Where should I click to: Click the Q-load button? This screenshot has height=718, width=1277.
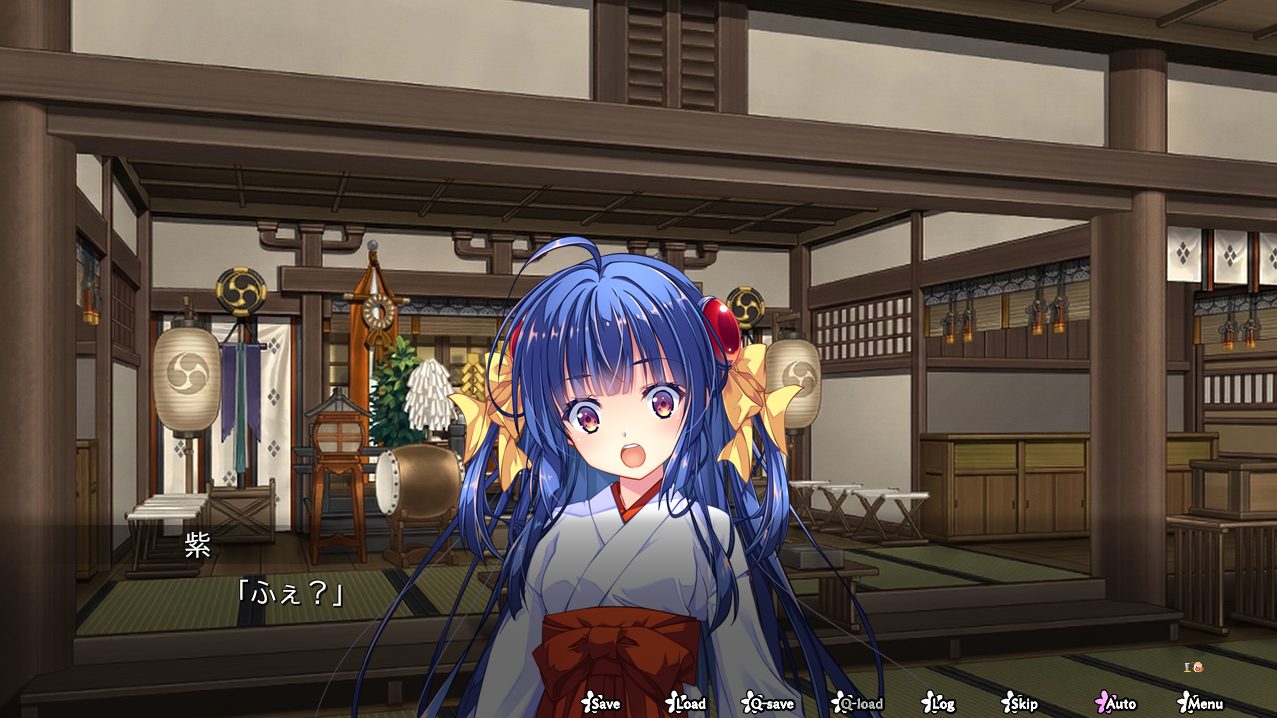858,703
